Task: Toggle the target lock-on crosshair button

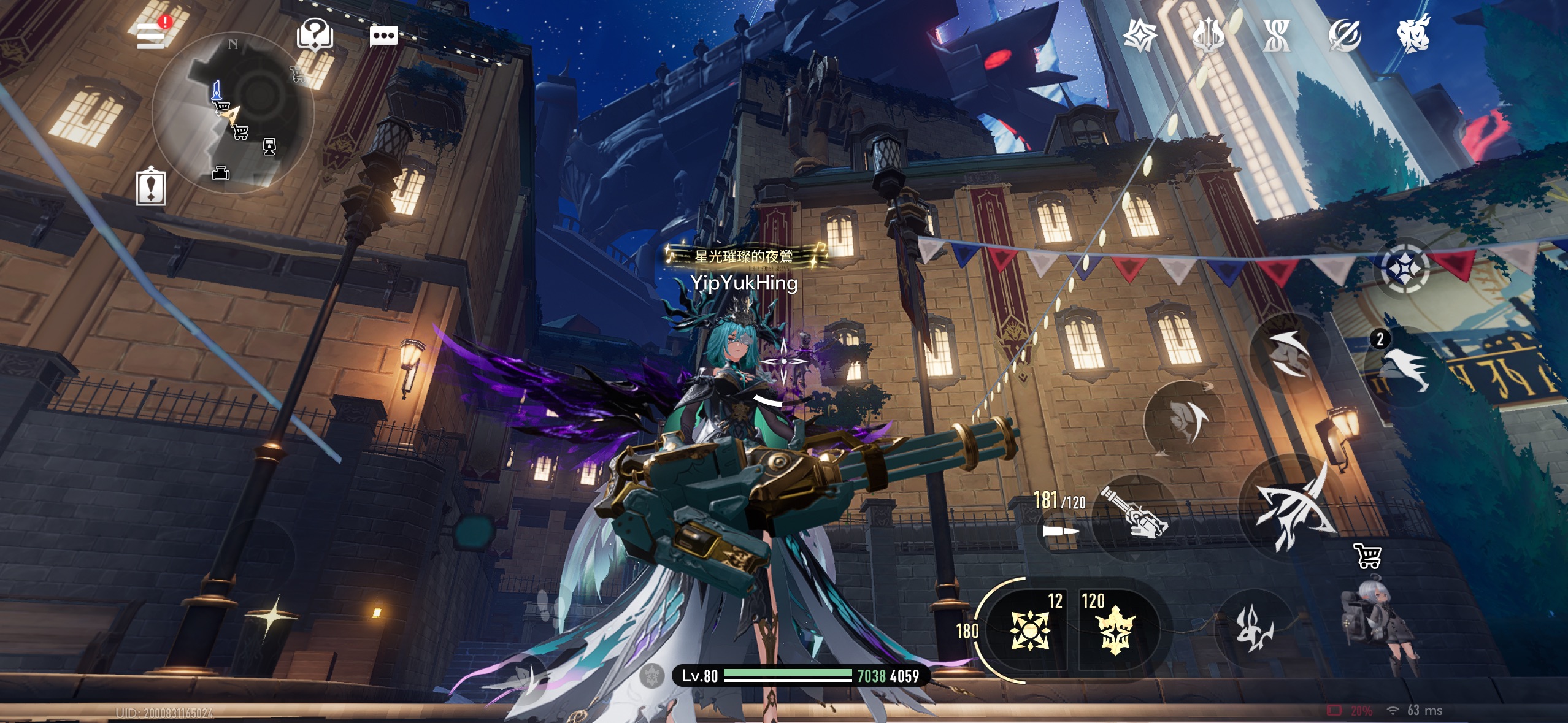Action: 1404,268
